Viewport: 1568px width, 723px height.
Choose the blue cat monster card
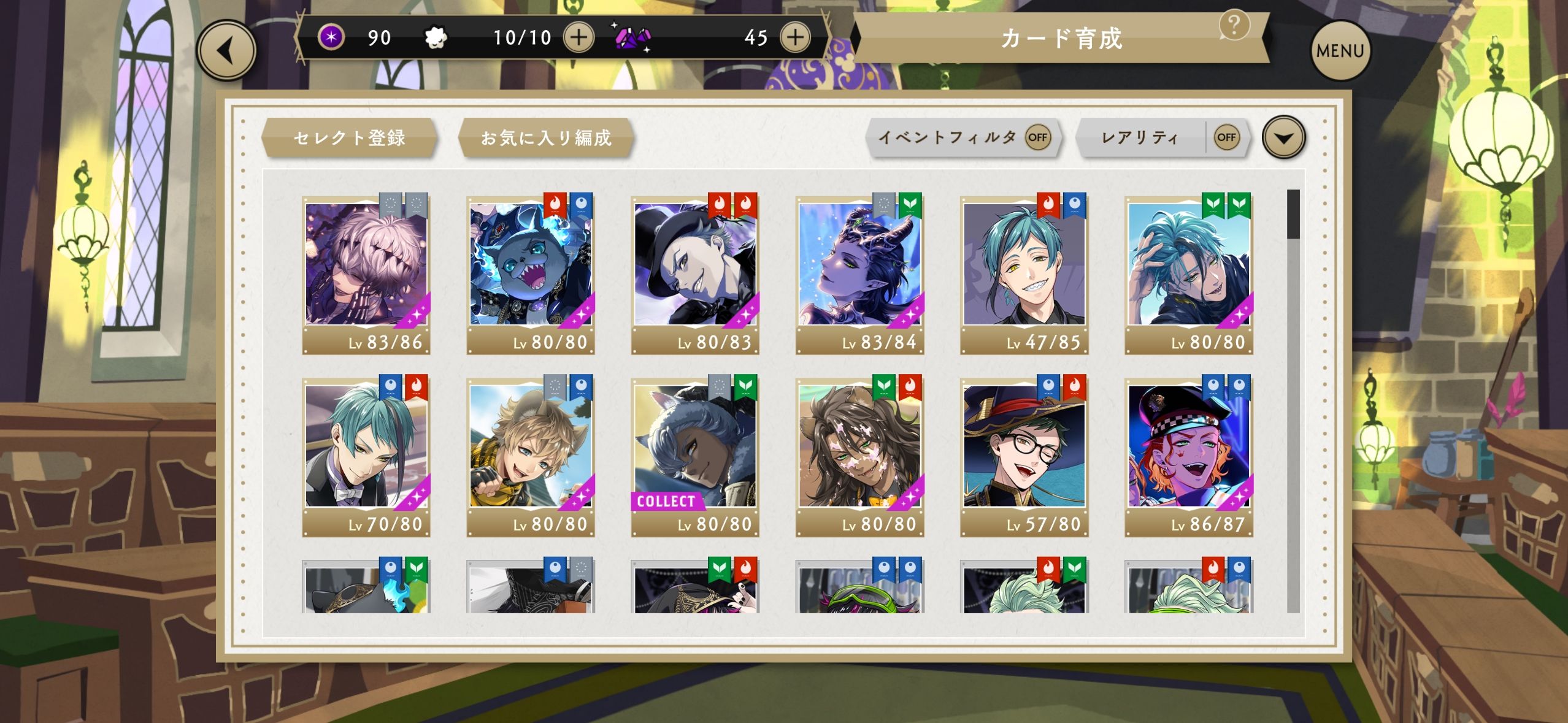pos(531,274)
